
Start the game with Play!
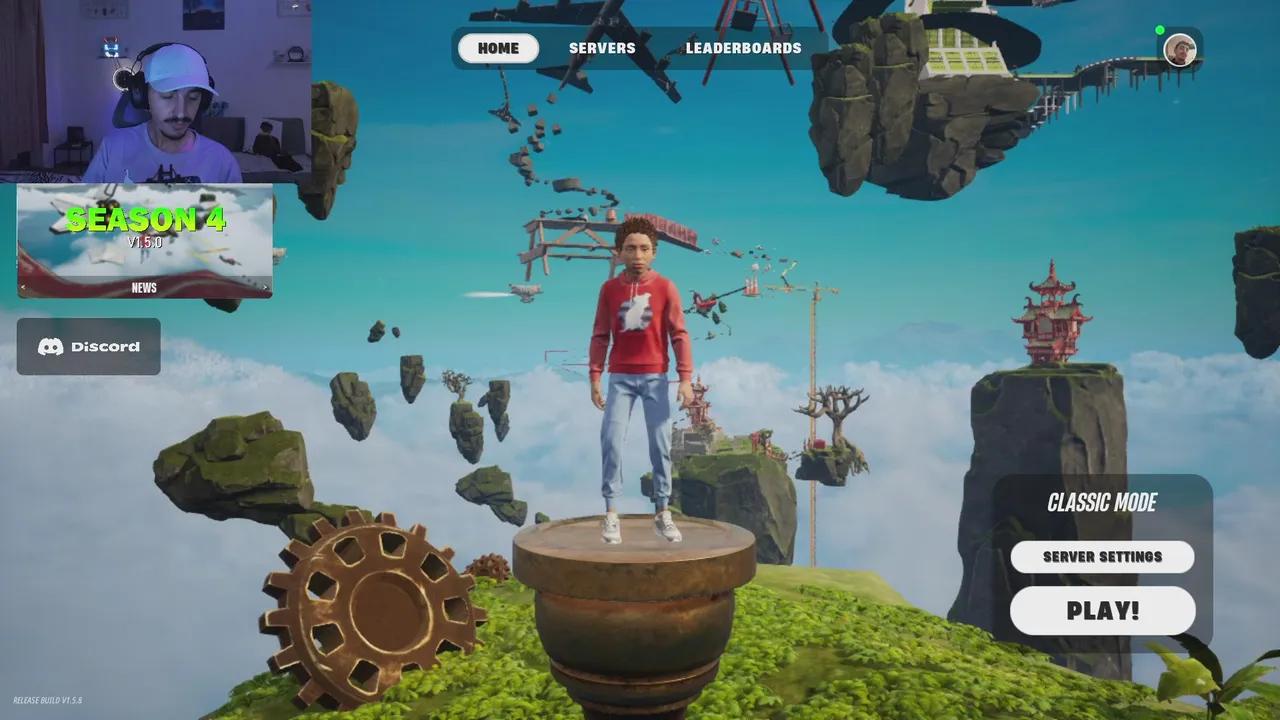point(1102,611)
